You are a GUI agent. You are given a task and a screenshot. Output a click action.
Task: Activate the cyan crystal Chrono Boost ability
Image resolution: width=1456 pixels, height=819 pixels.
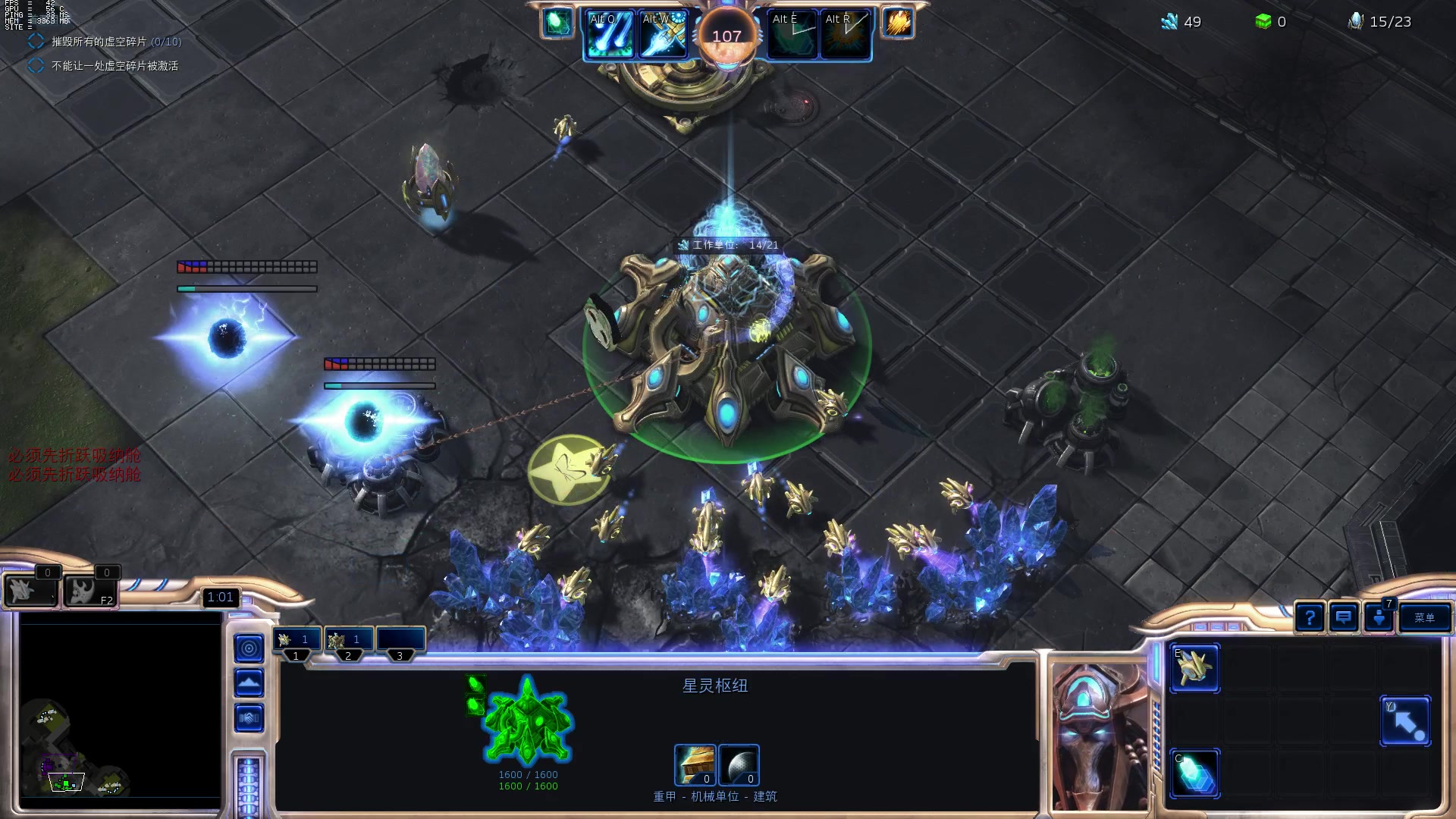[x=1194, y=773]
